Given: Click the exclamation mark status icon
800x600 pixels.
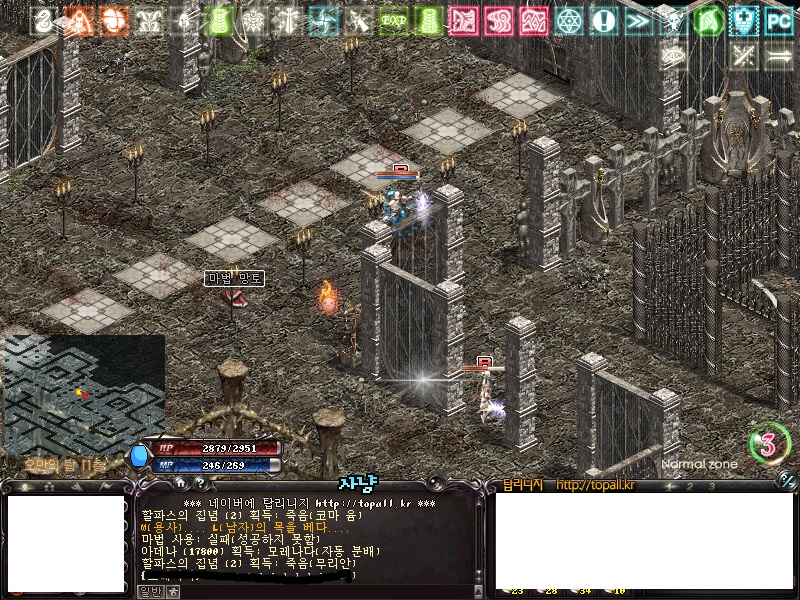Looking at the screenshot, I should click(x=602, y=20).
